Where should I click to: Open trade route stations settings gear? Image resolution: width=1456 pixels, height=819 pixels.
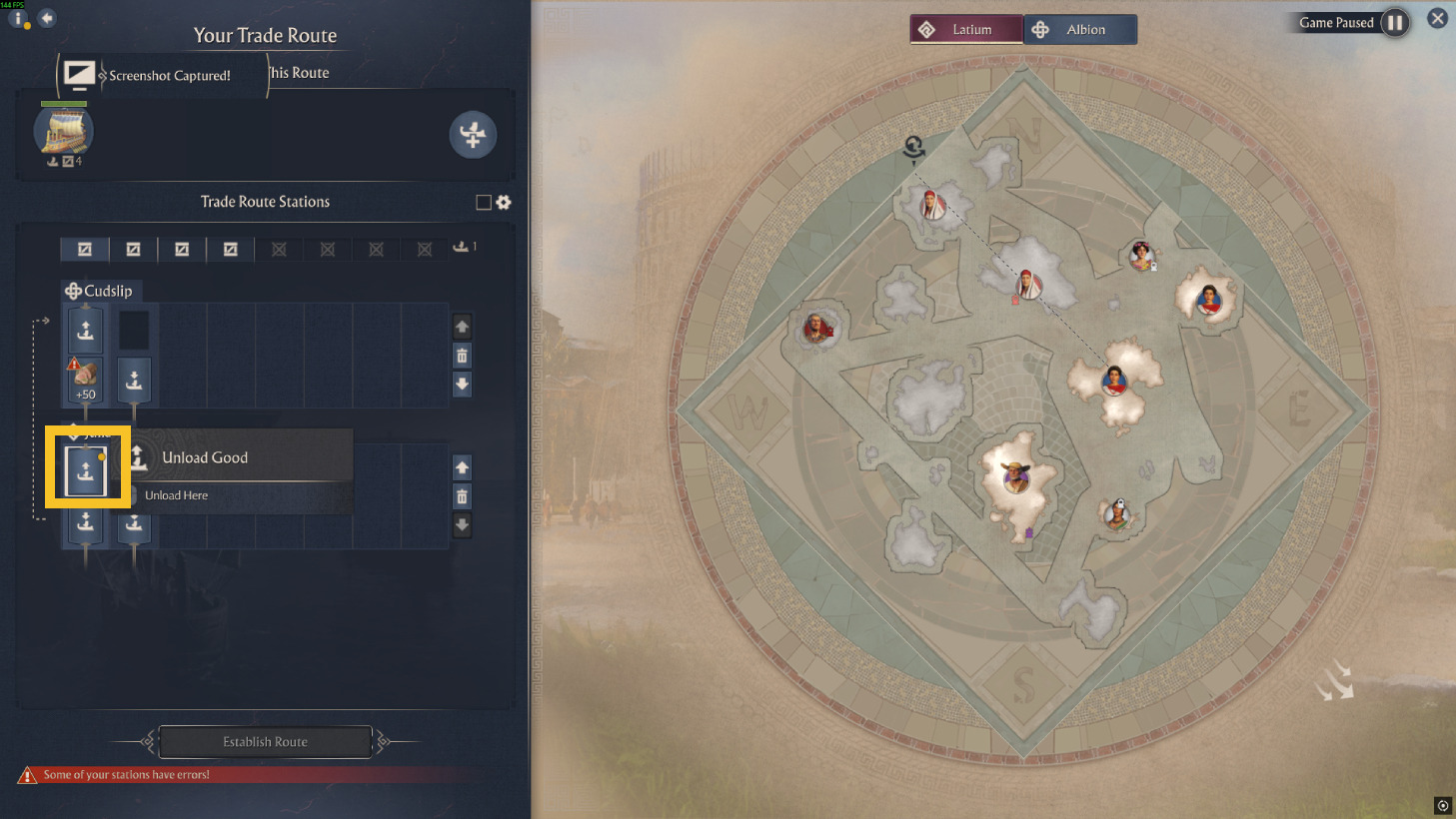pyautogui.click(x=504, y=203)
